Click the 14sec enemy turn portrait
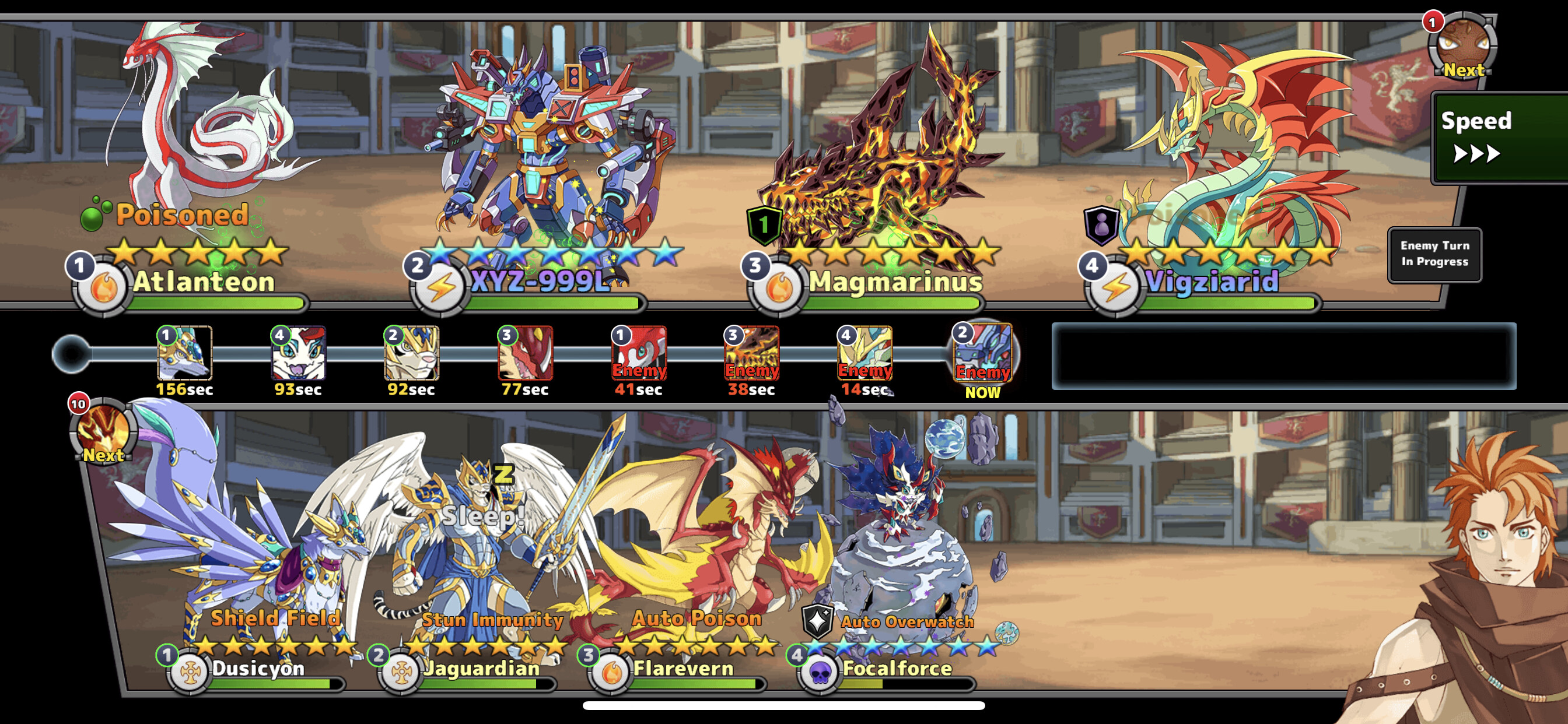The width and height of the screenshot is (1568, 724). 865,353
